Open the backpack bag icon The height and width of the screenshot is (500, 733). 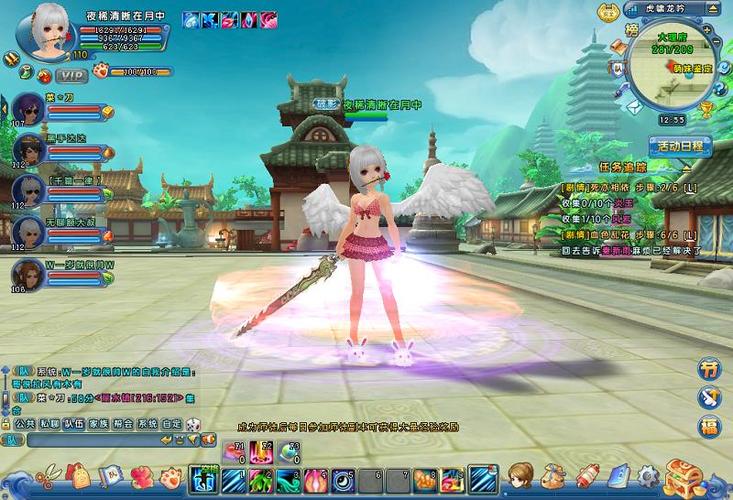pyautogui.click(x=77, y=475)
